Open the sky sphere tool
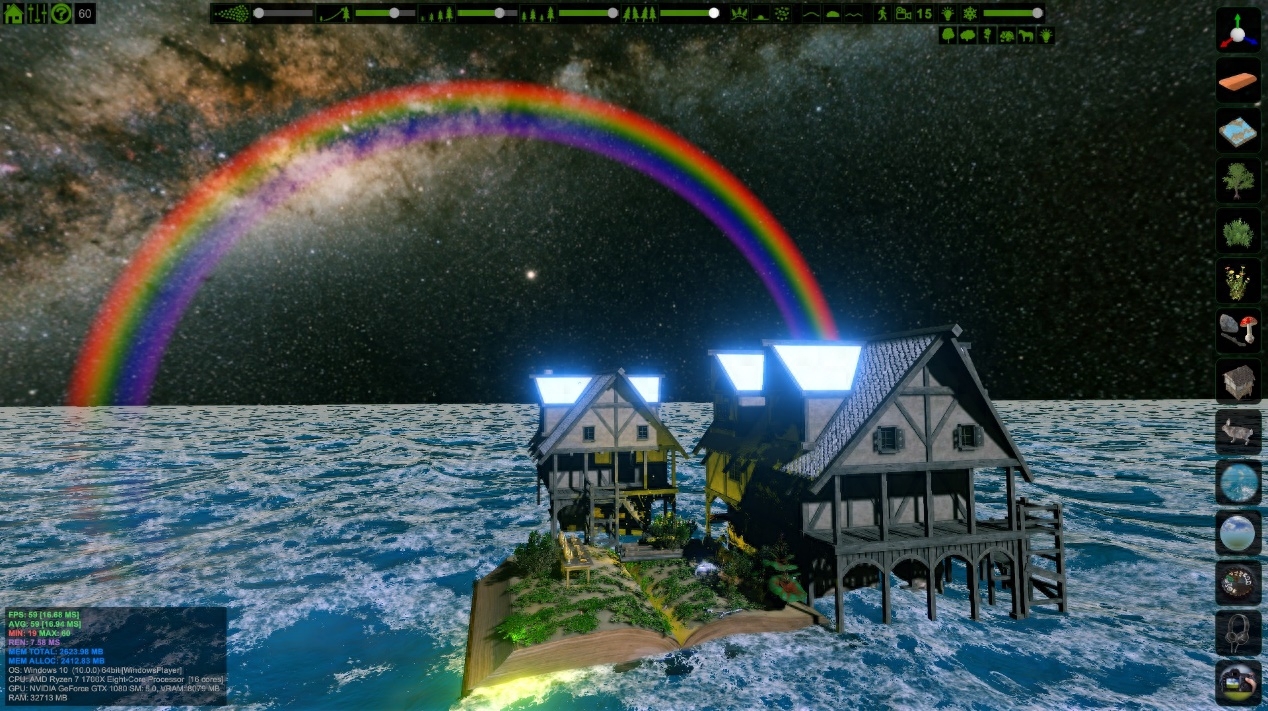The height and width of the screenshot is (711, 1268). click(1238, 532)
